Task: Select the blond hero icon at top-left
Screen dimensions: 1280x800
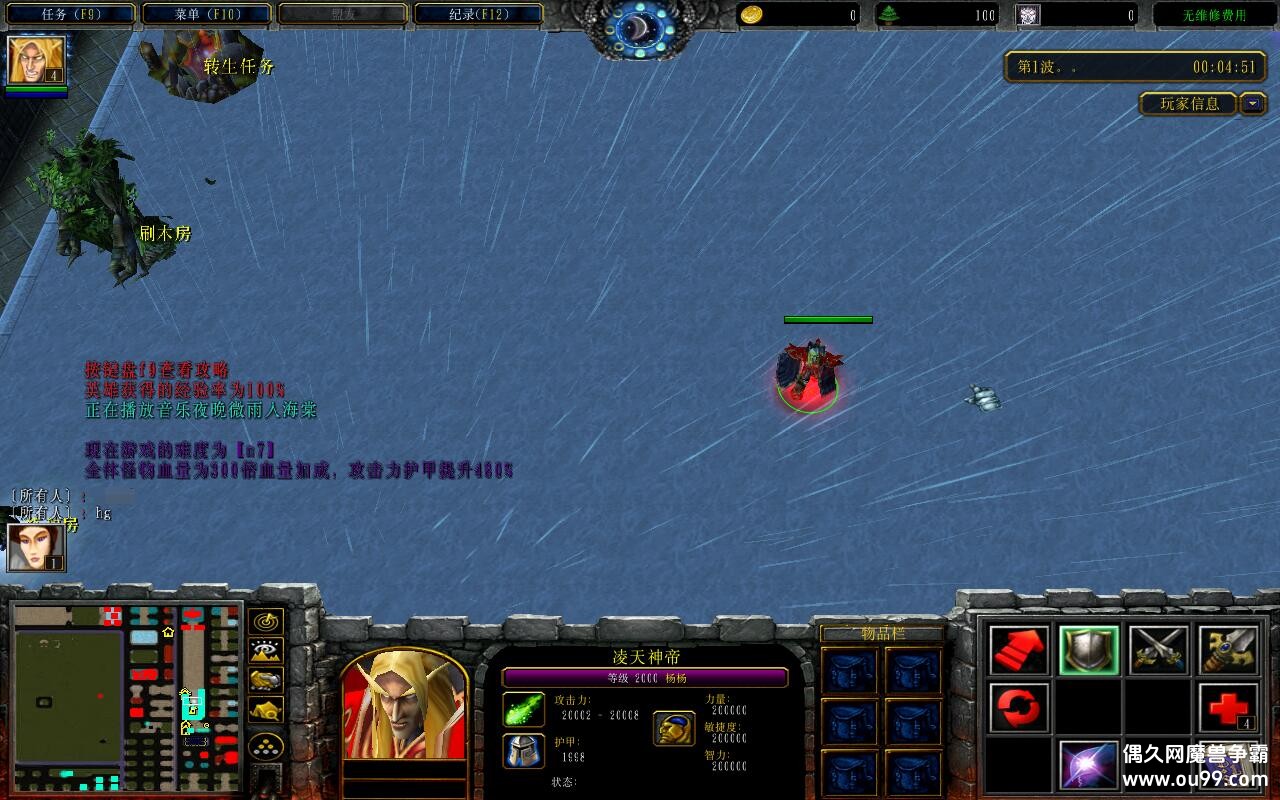Action: click(37, 60)
